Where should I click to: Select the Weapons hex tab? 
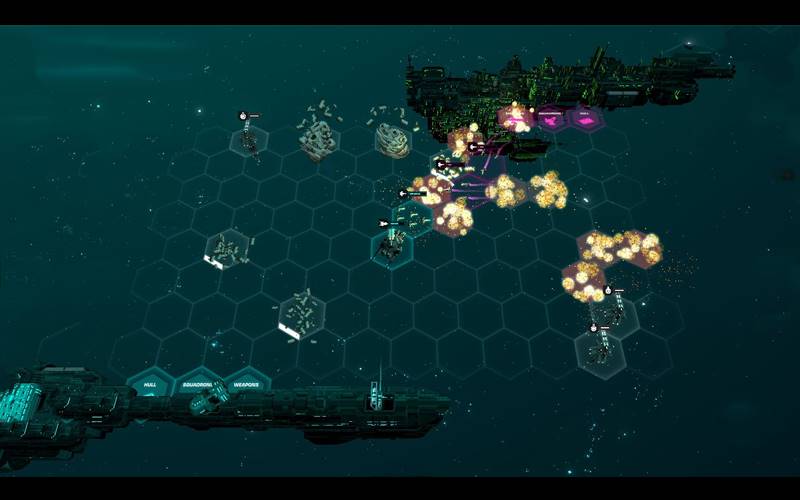(x=246, y=384)
